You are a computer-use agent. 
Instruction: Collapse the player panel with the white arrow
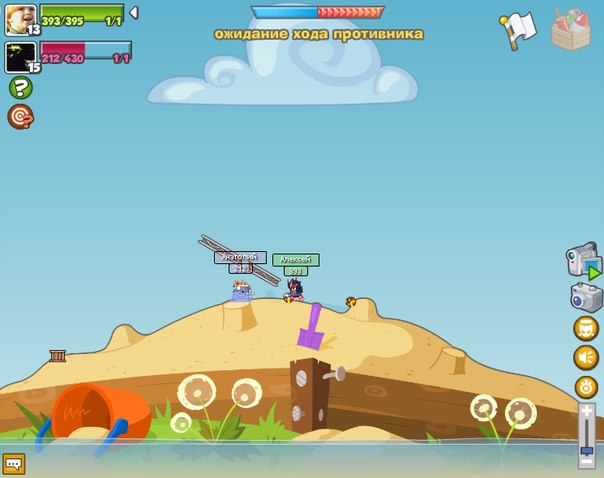(x=134, y=13)
